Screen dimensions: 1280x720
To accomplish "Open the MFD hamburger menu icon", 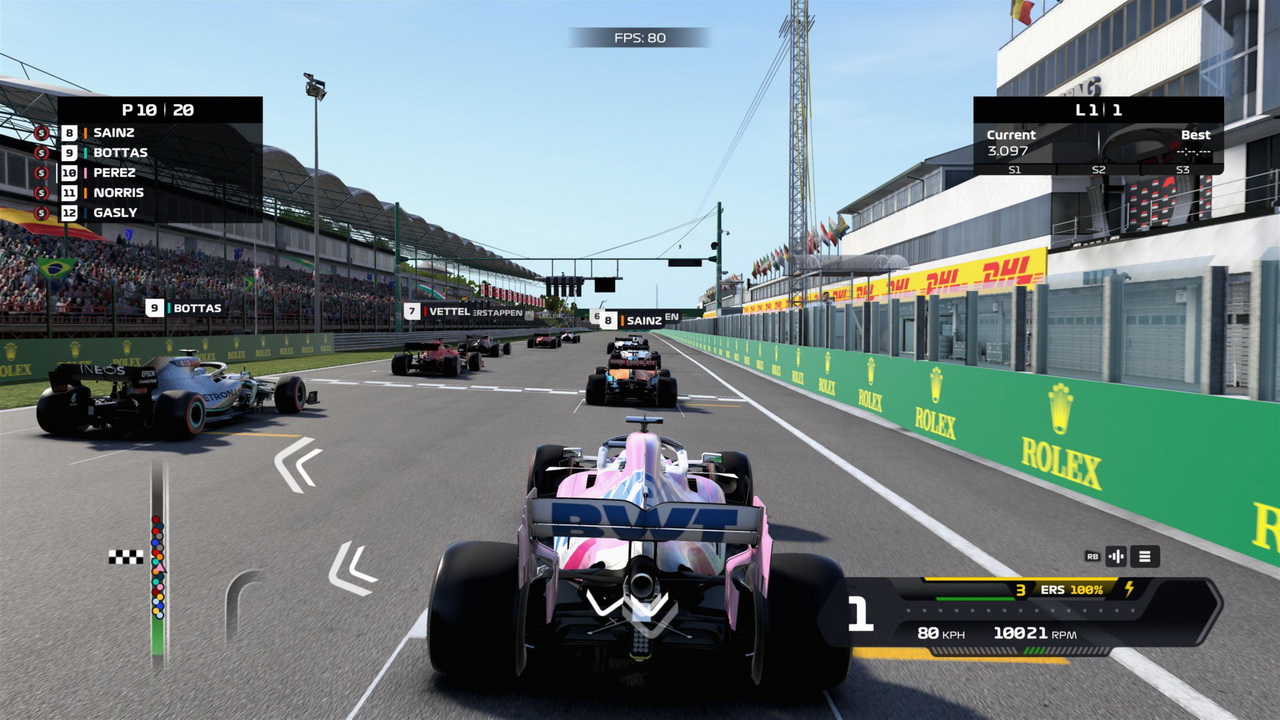I will coord(1143,556).
